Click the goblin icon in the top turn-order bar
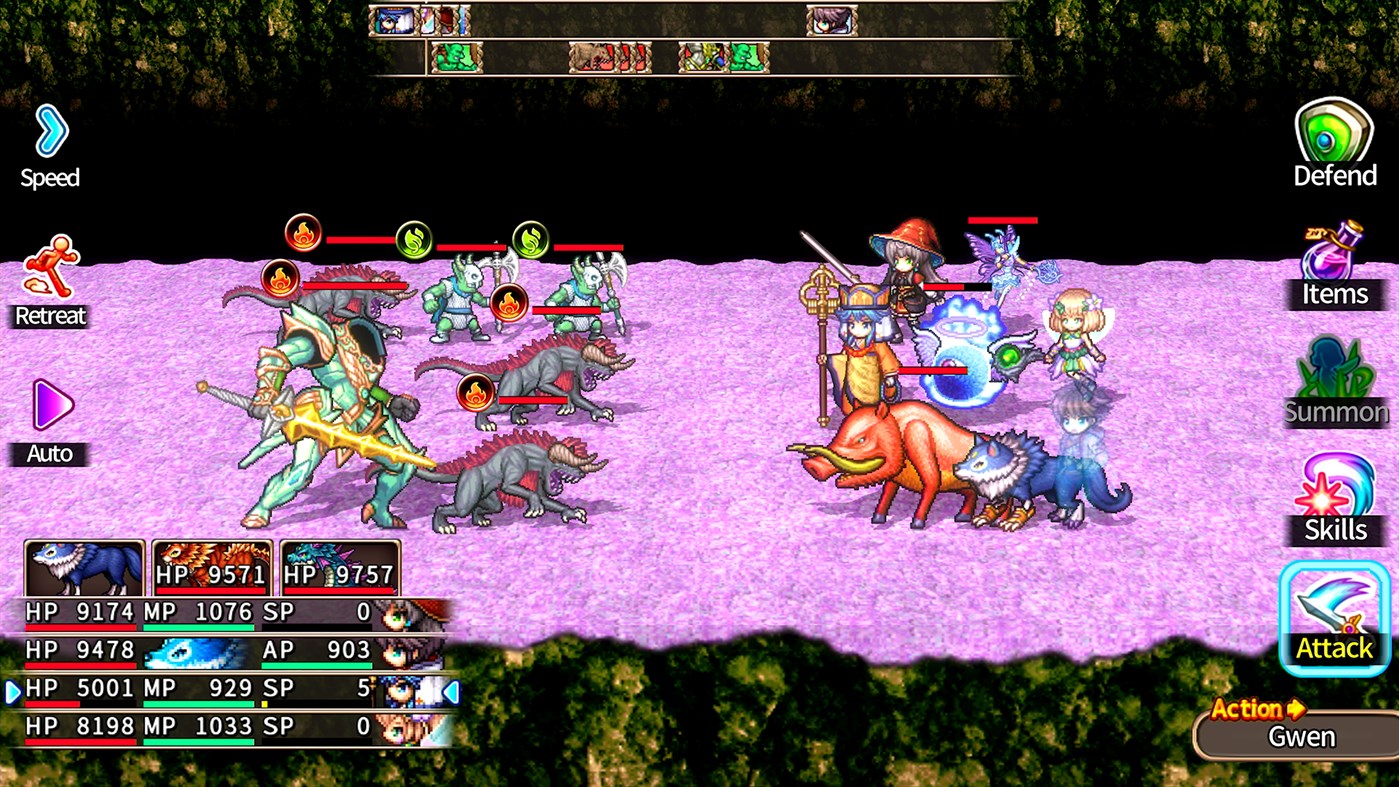 pos(455,57)
